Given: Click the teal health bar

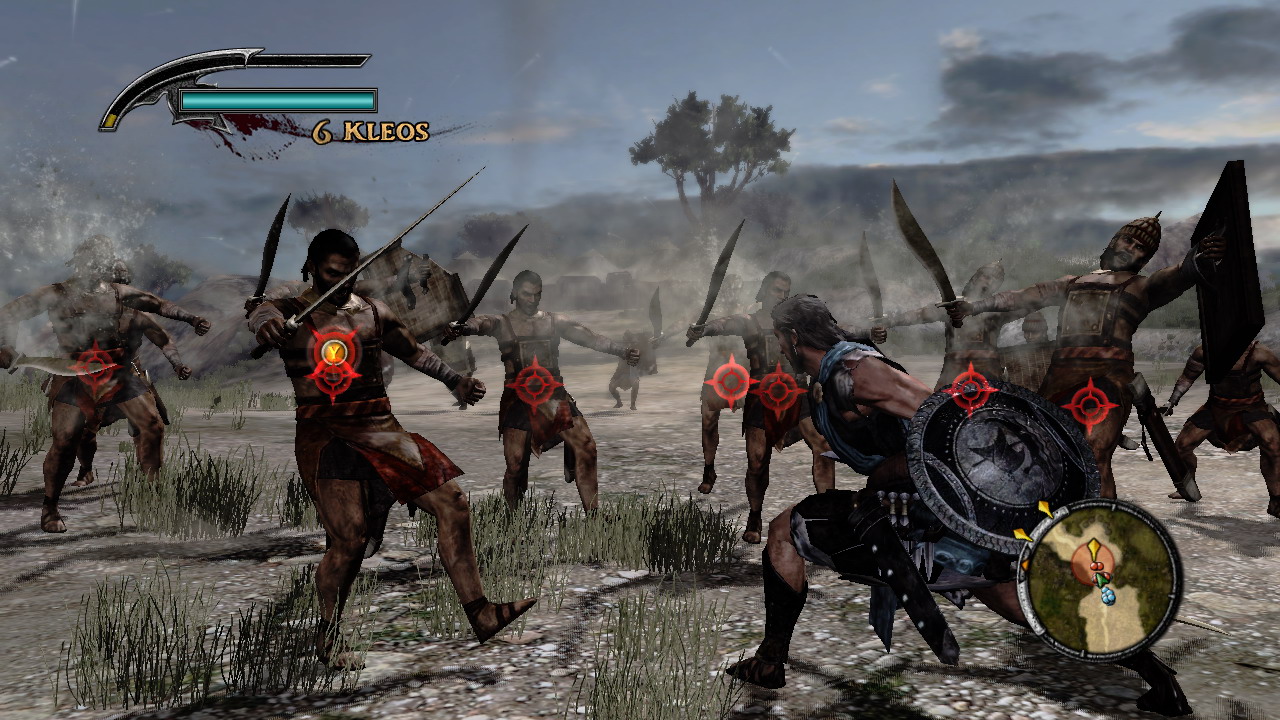Looking at the screenshot, I should (275, 98).
